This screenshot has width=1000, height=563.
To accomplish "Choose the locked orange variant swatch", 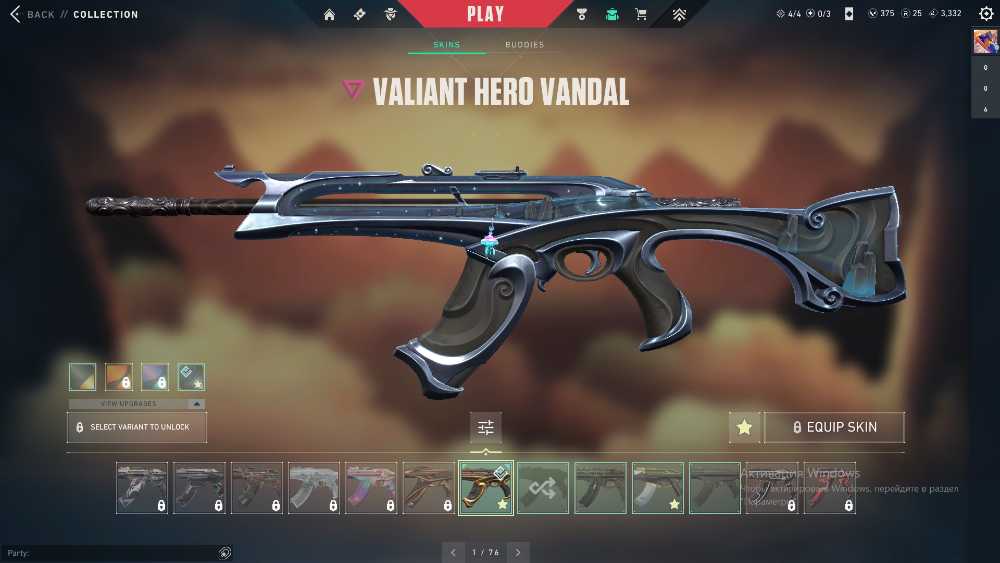I will click(x=119, y=376).
